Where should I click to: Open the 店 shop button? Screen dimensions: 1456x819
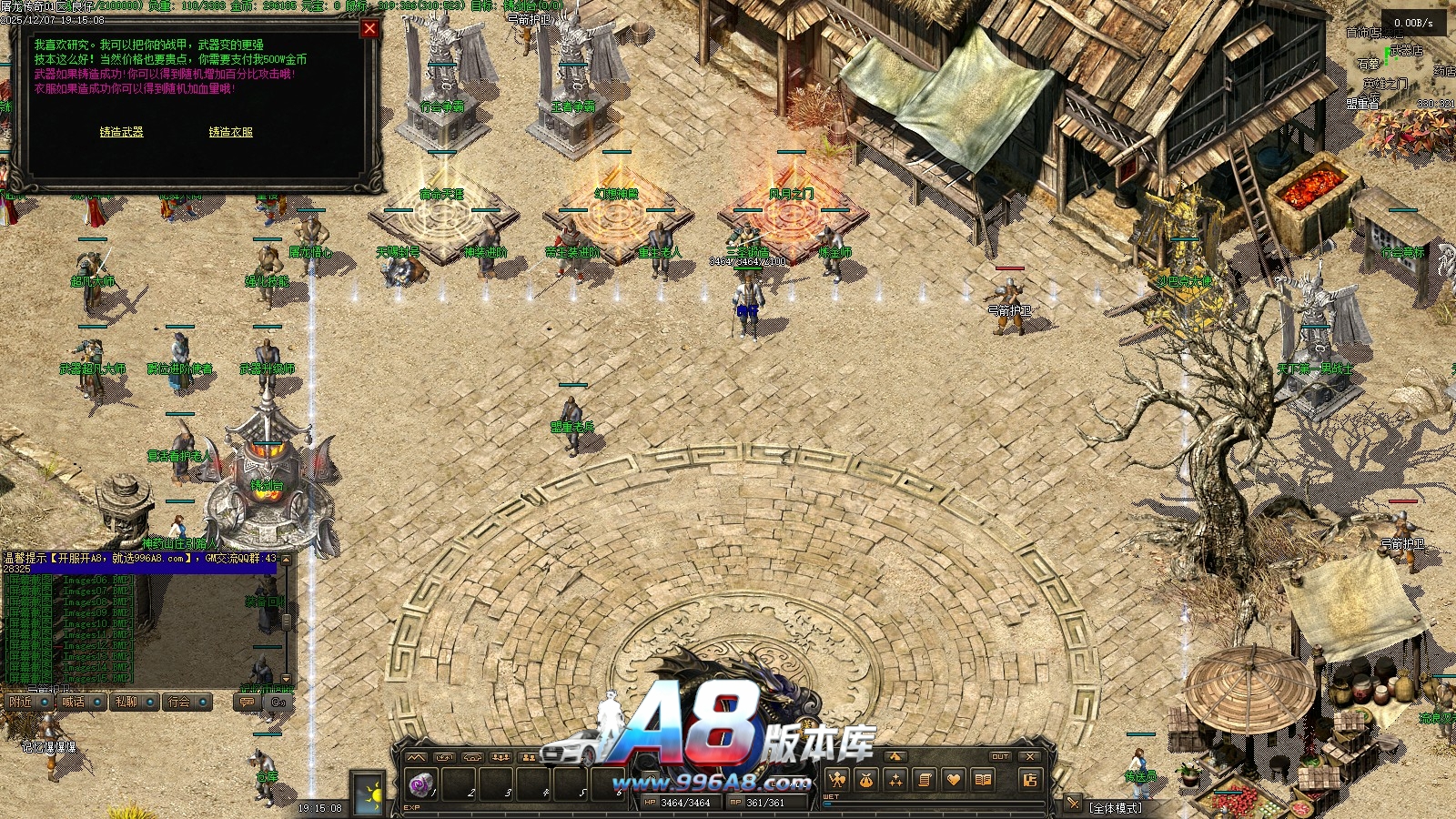1029,780
